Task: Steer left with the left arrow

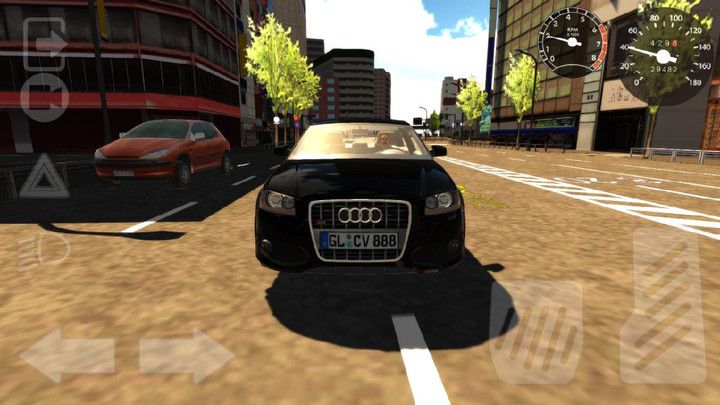Action: tap(67, 355)
